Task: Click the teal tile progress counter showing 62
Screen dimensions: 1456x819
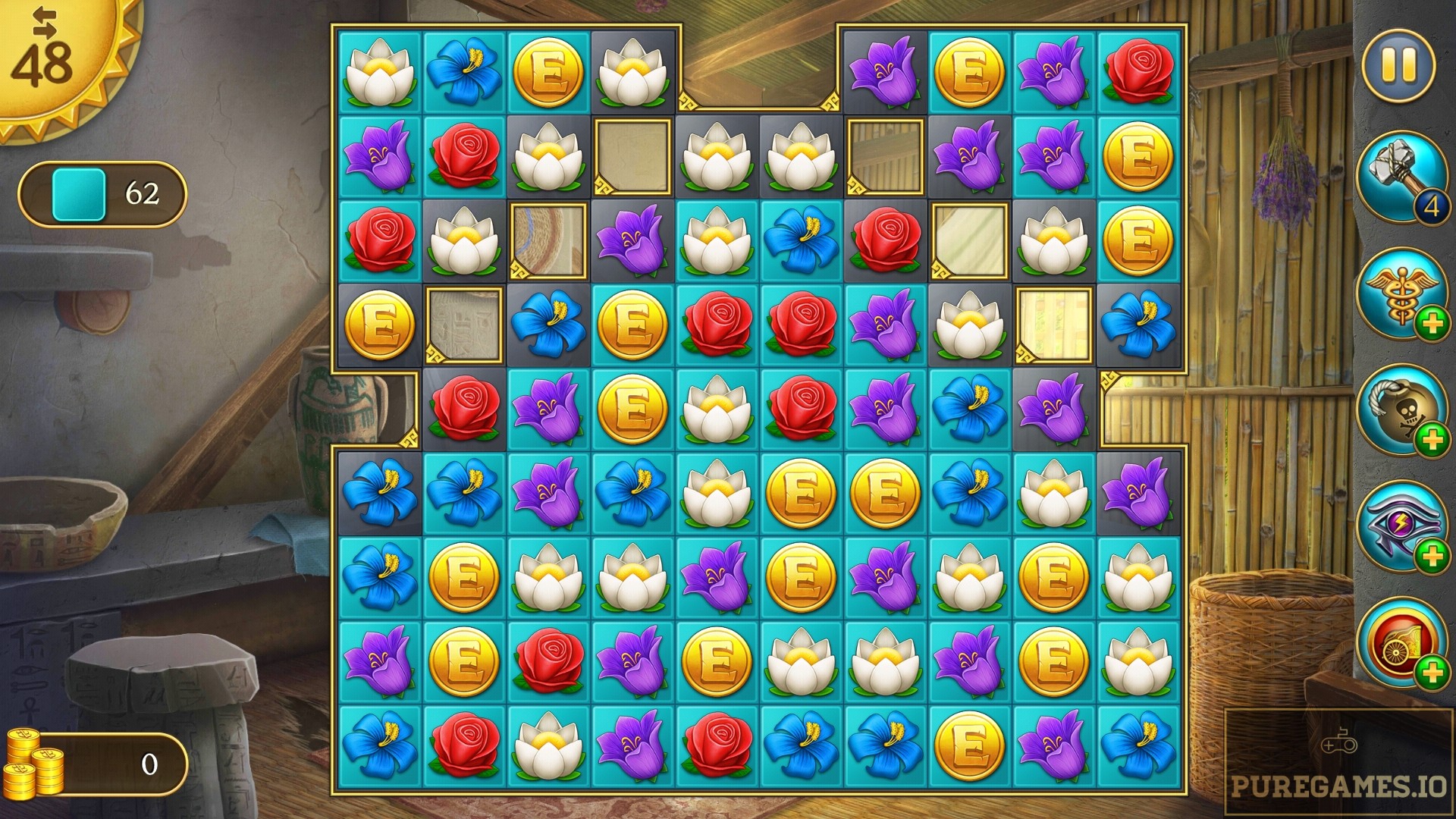Action: 102,193
